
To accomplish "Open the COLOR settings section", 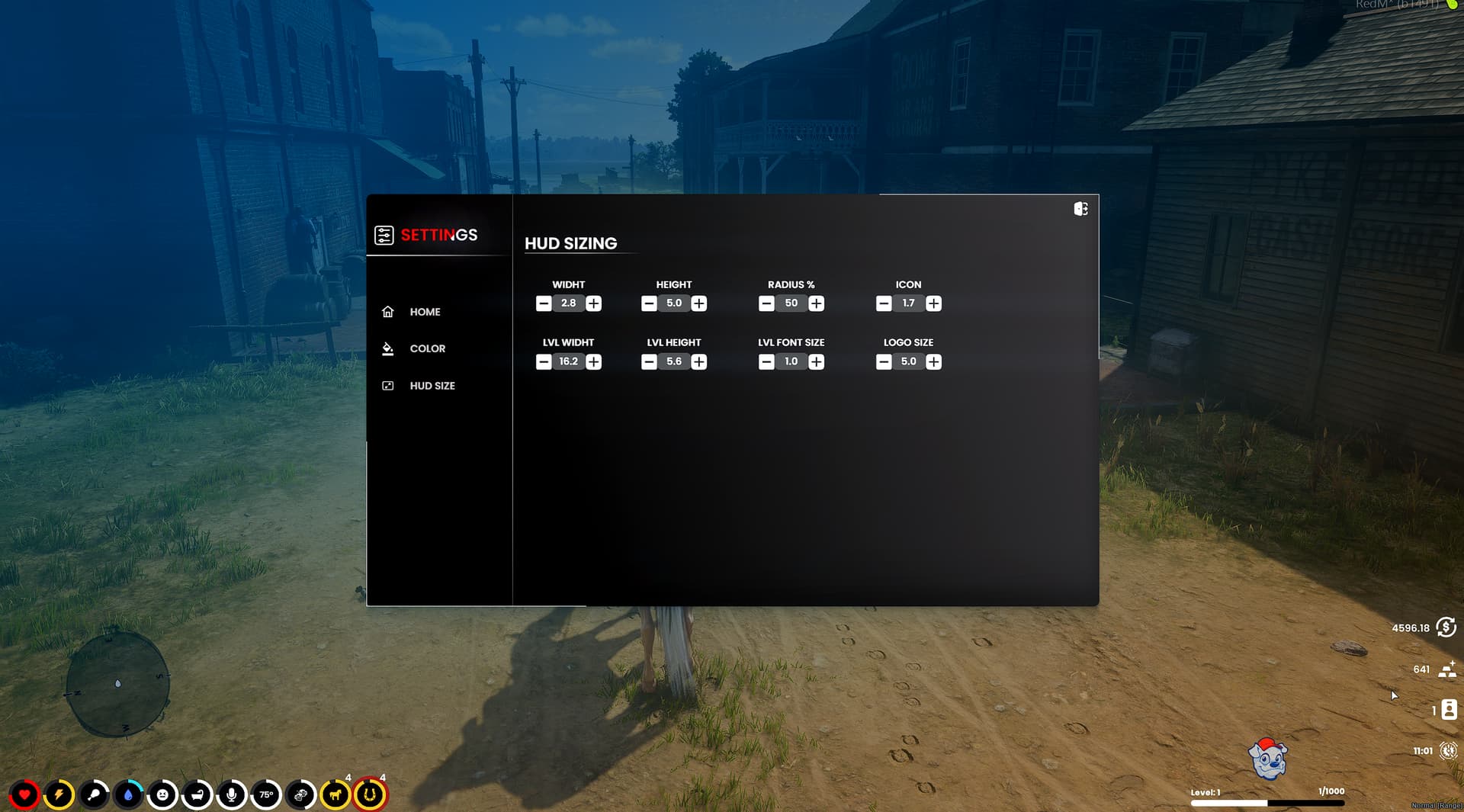I will click(427, 348).
